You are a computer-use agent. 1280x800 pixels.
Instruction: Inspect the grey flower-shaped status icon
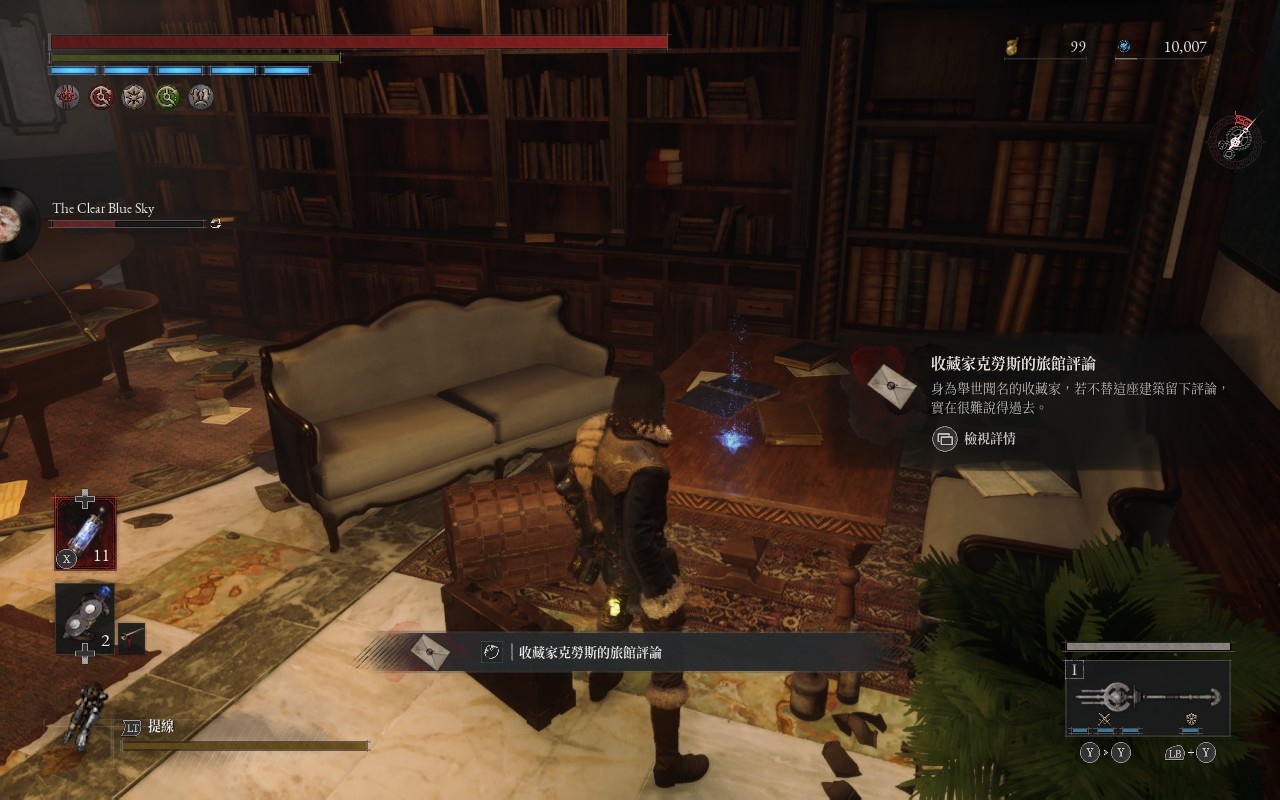pos(134,96)
